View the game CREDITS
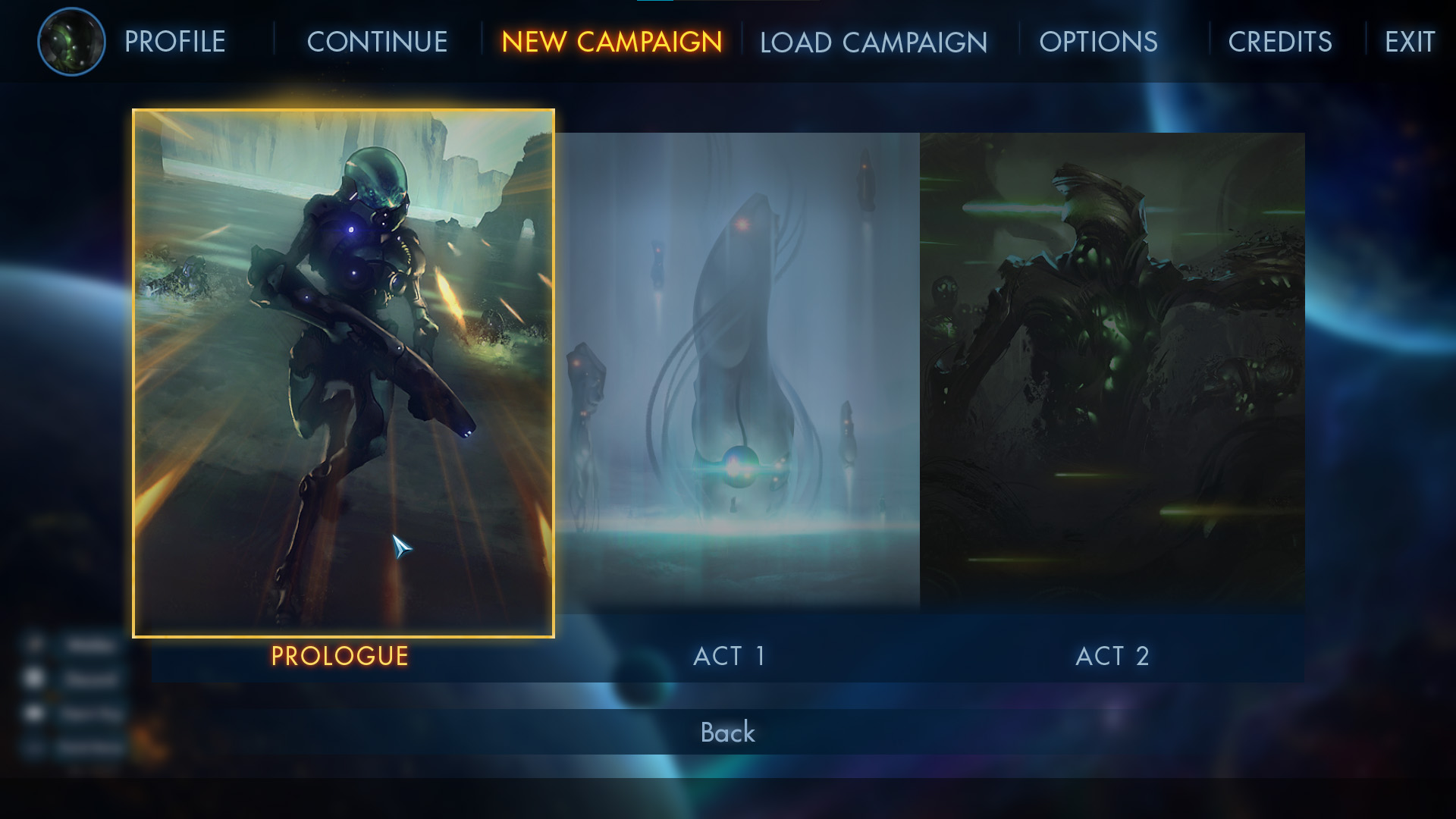Viewport: 1456px width, 819px height. pos(1280,42)
